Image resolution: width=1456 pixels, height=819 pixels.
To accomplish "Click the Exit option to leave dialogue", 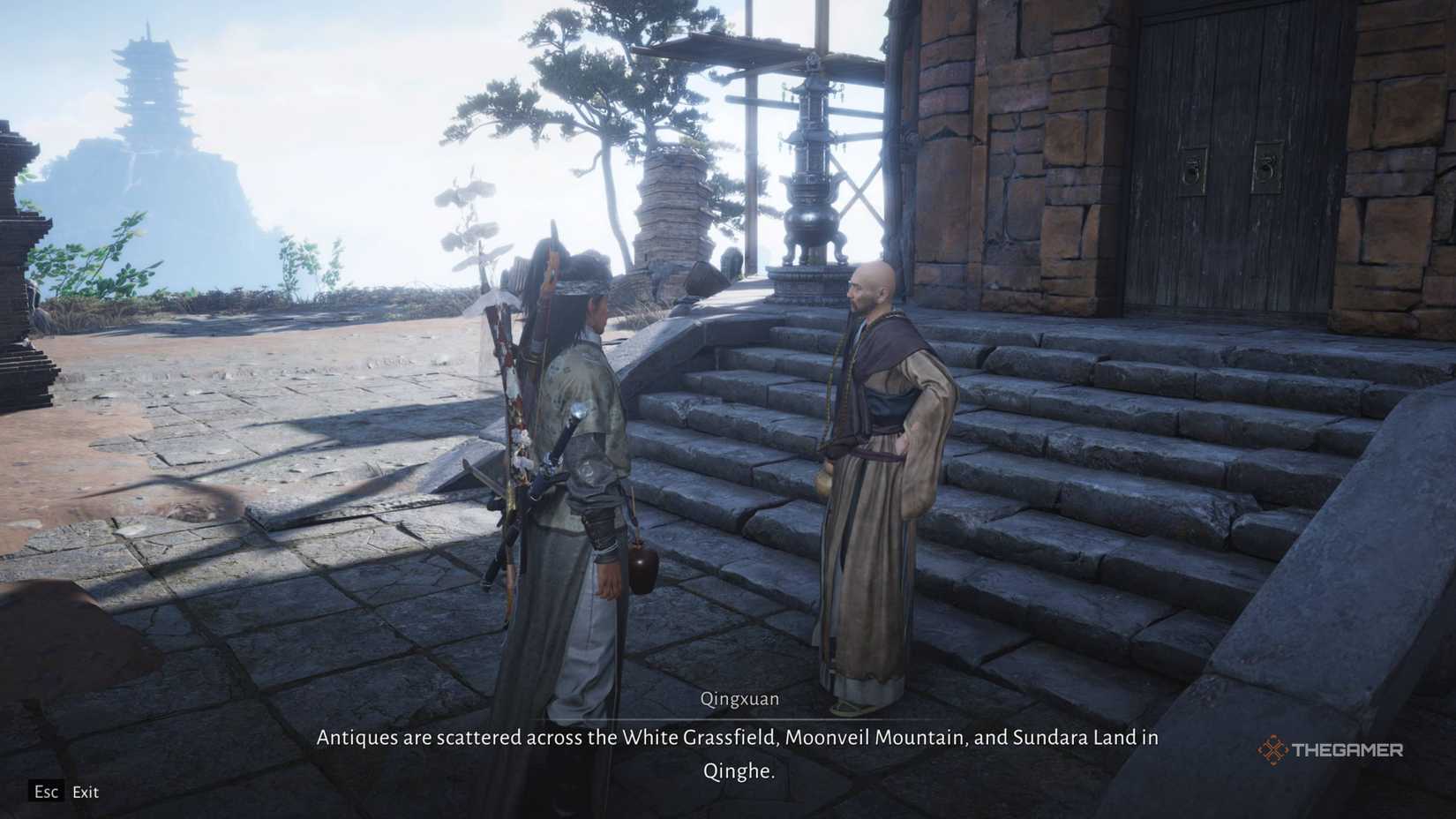I will coord(86,792).
